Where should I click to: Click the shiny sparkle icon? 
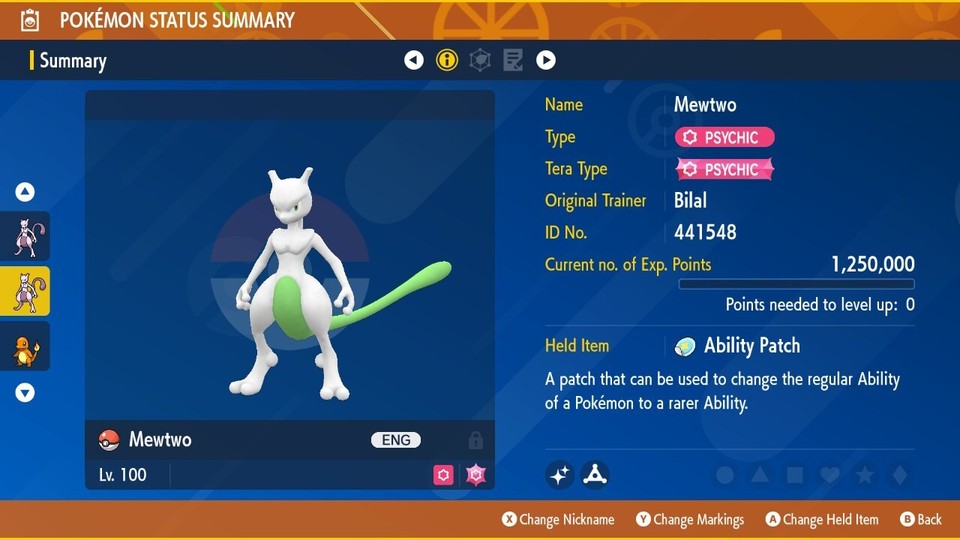(560, 475)
